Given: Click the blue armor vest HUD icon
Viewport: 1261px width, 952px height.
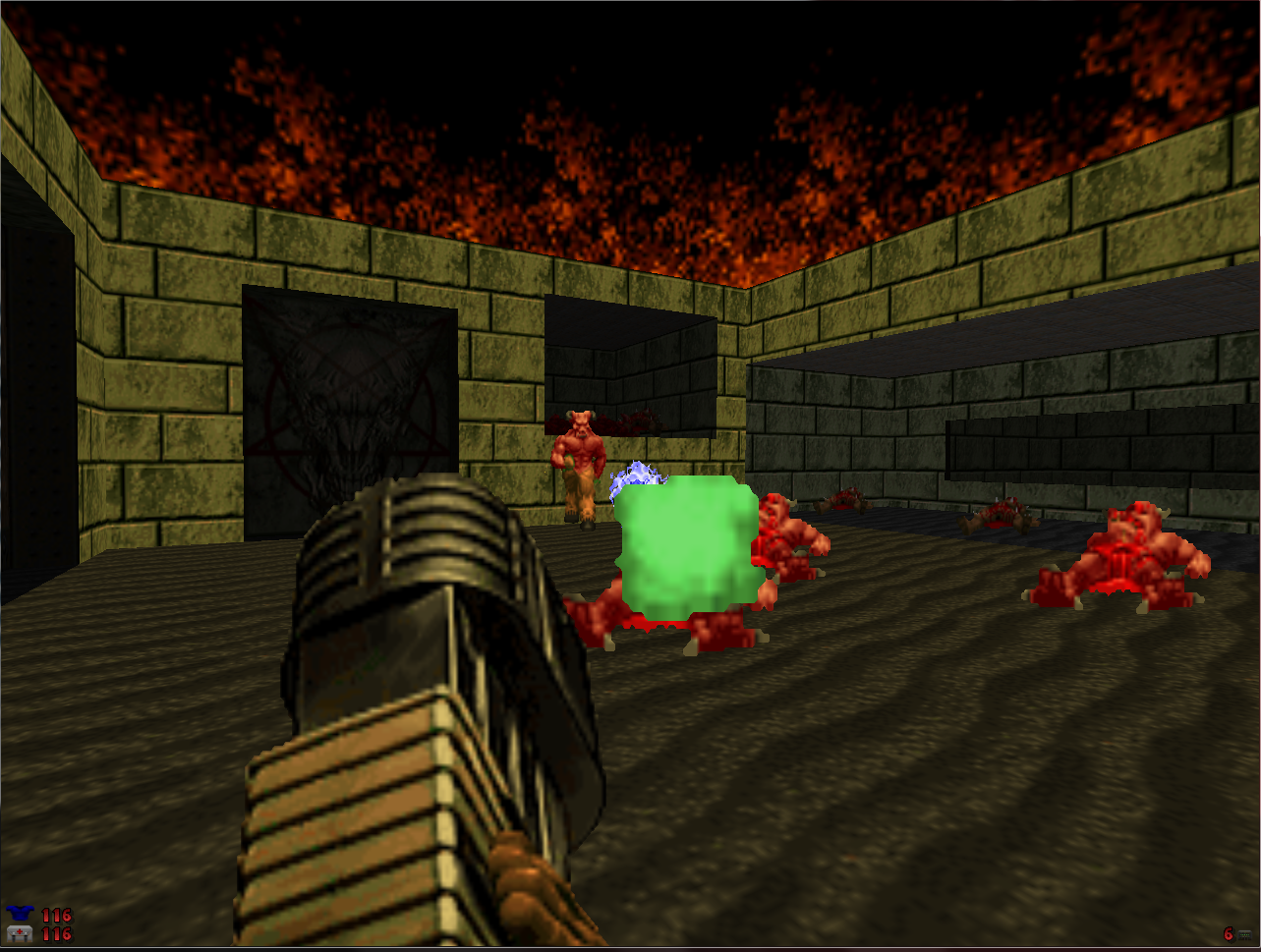Looking at the screenshot, I should pyautogui.click(x=22, y=913).
